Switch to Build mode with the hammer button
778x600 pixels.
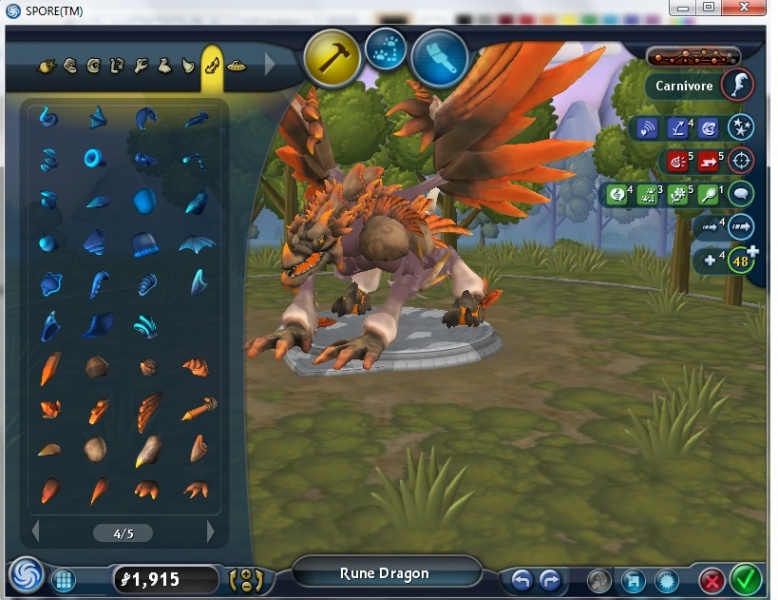pos(333,58)
